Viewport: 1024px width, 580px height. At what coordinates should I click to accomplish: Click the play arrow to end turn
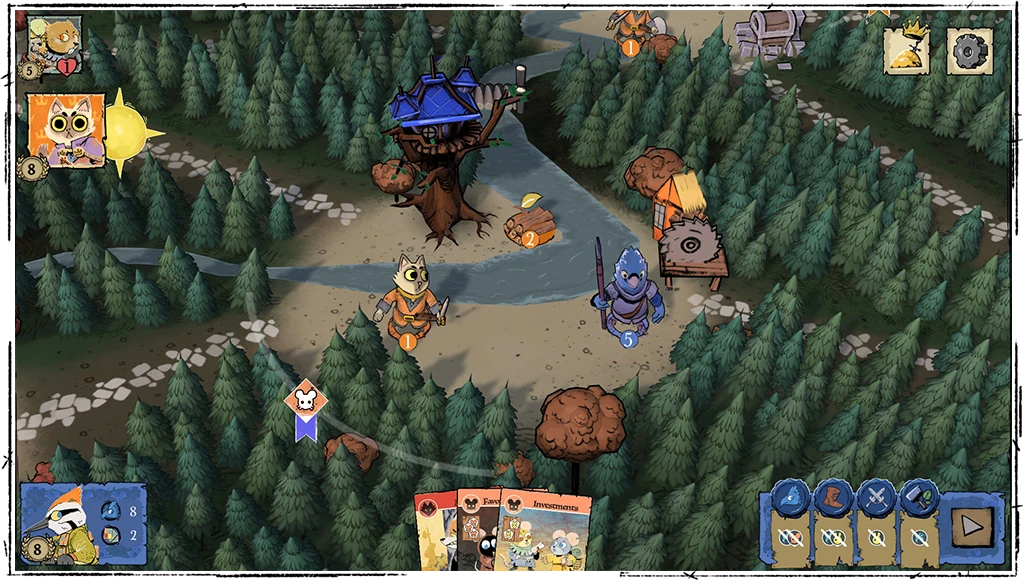coord(970,523)
